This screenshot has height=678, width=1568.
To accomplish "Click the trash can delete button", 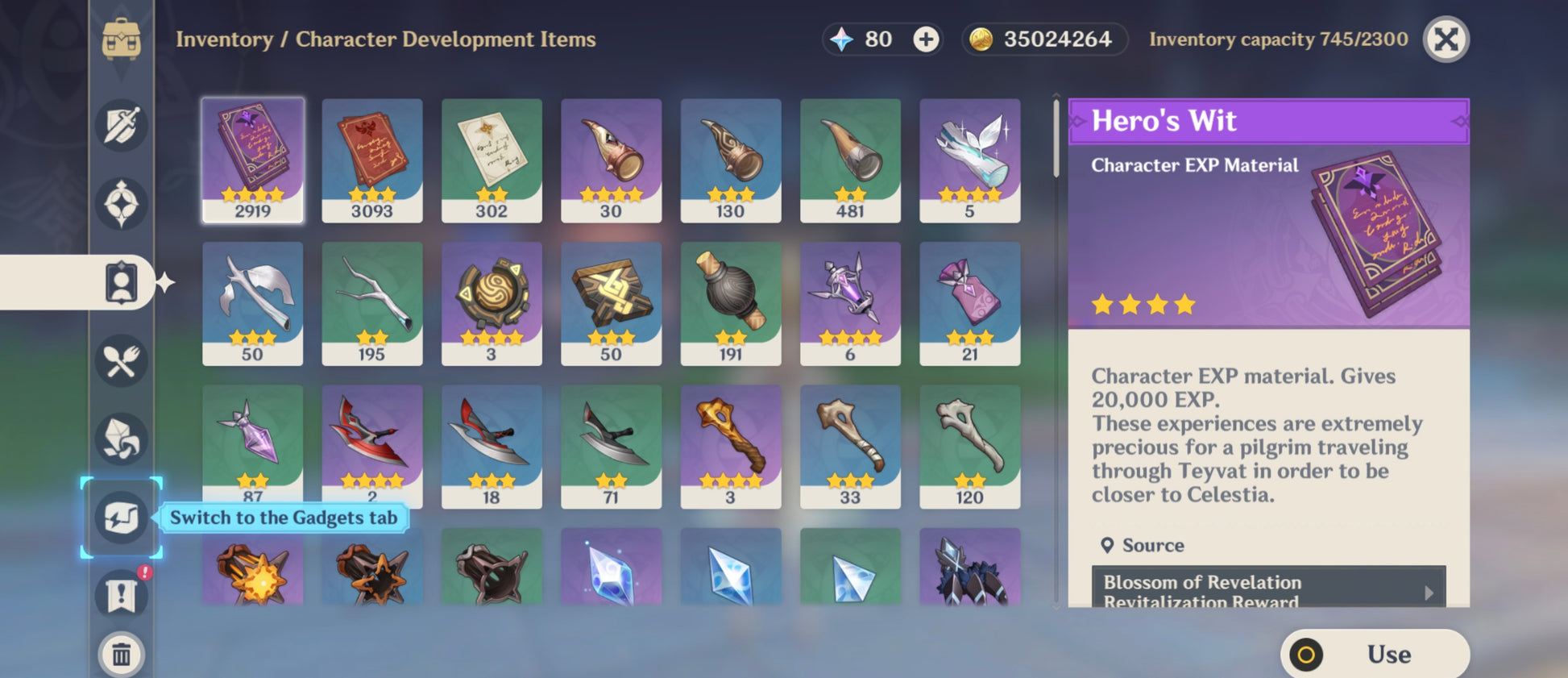I will 122,654.
